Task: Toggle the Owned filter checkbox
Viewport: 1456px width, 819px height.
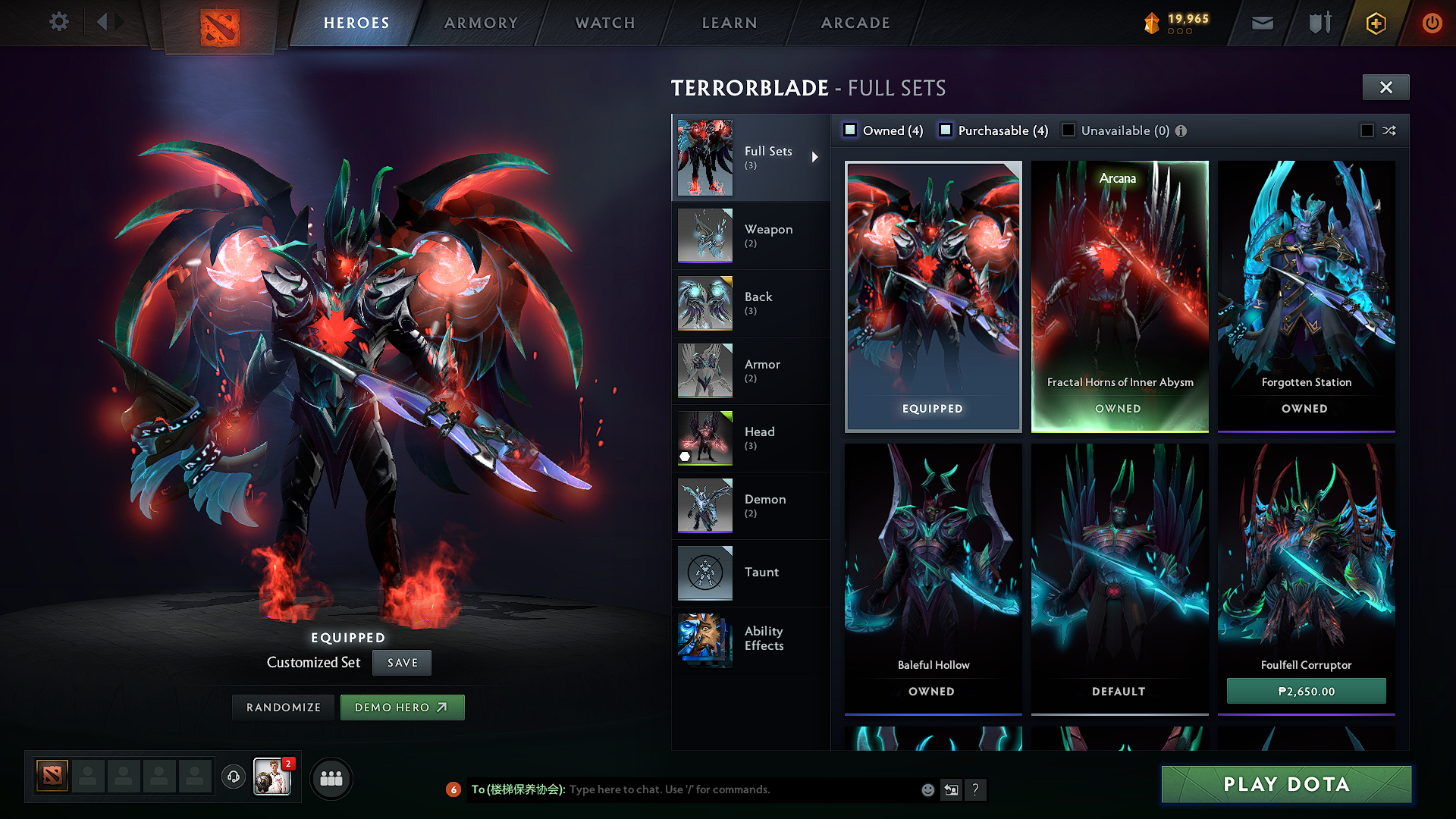Action: [x=851, y=130]
